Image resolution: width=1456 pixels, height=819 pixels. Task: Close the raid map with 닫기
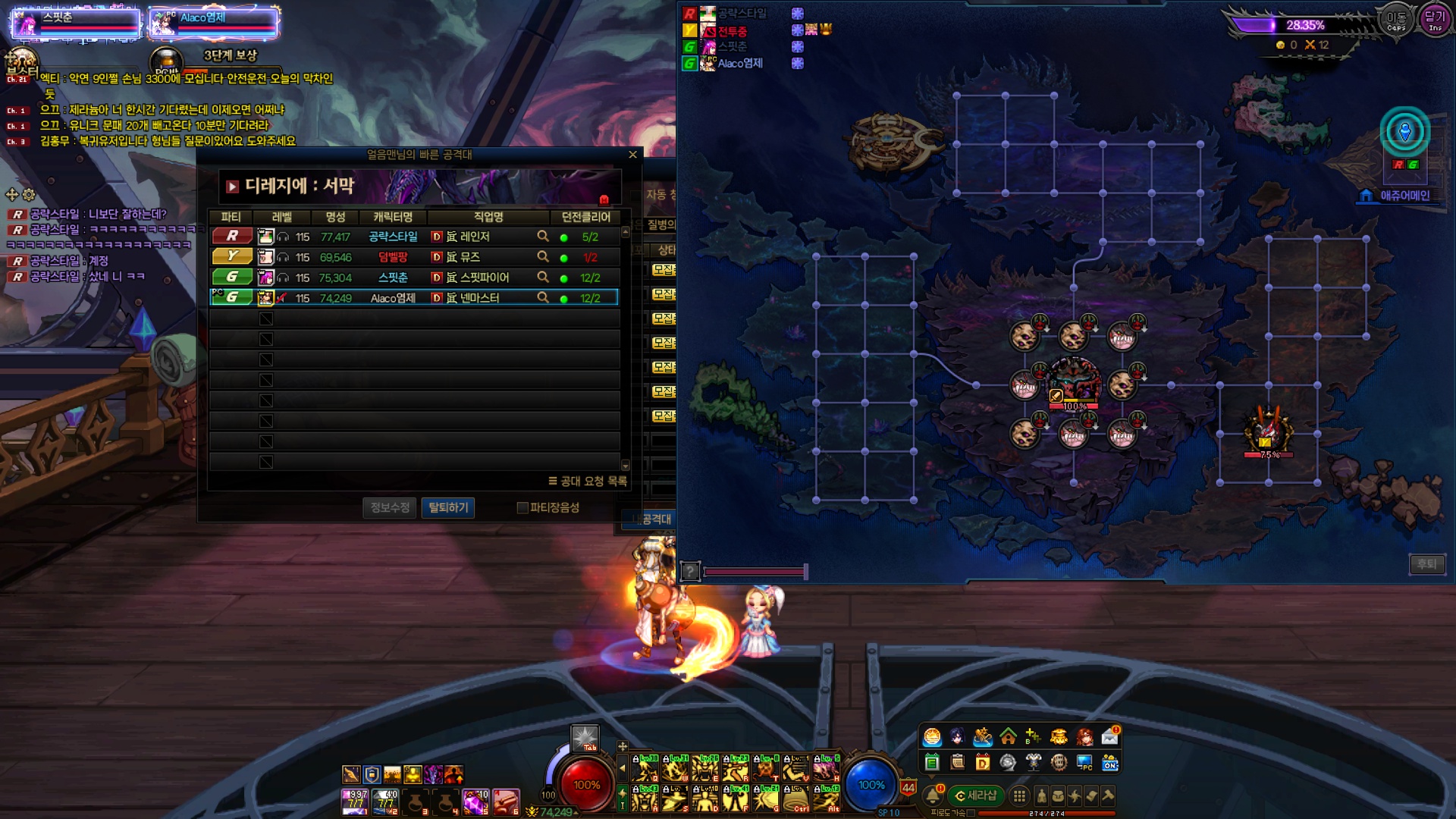tap(1434, 20)
